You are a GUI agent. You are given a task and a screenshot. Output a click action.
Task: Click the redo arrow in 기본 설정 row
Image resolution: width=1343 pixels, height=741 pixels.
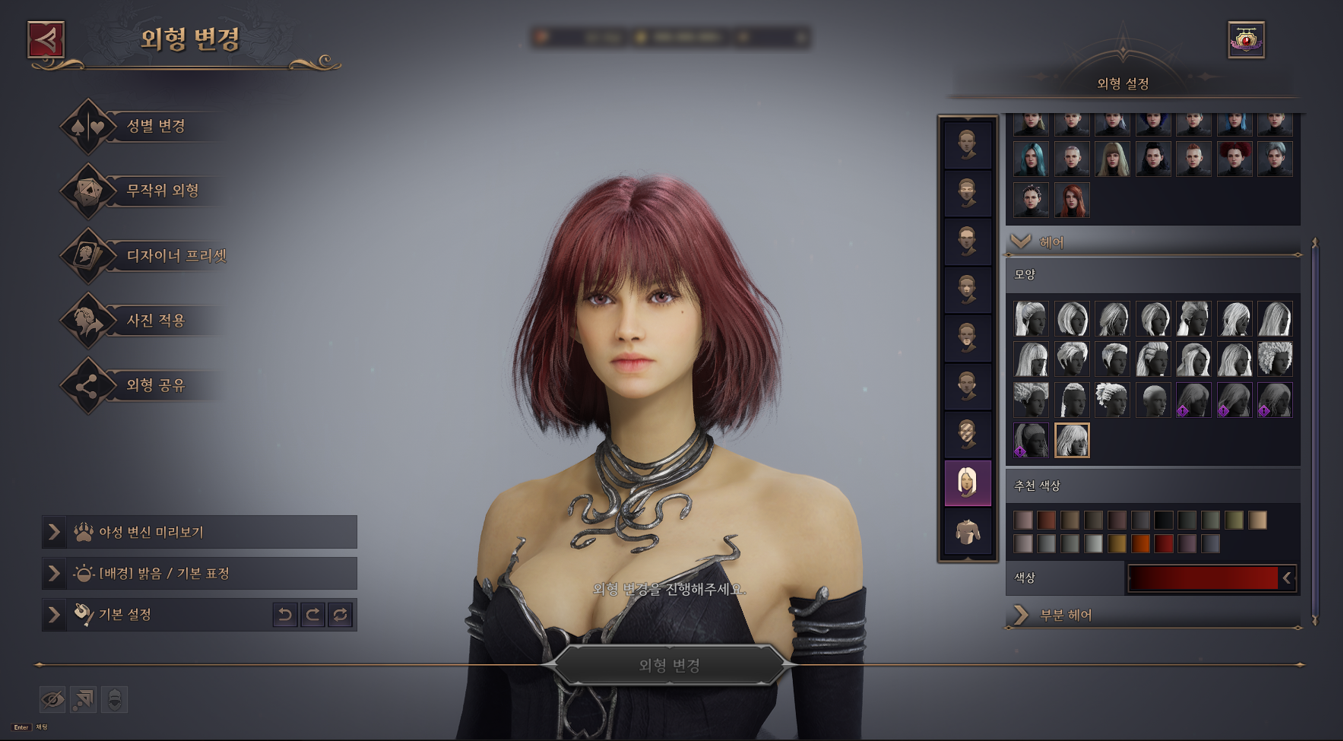coord(313,615)
